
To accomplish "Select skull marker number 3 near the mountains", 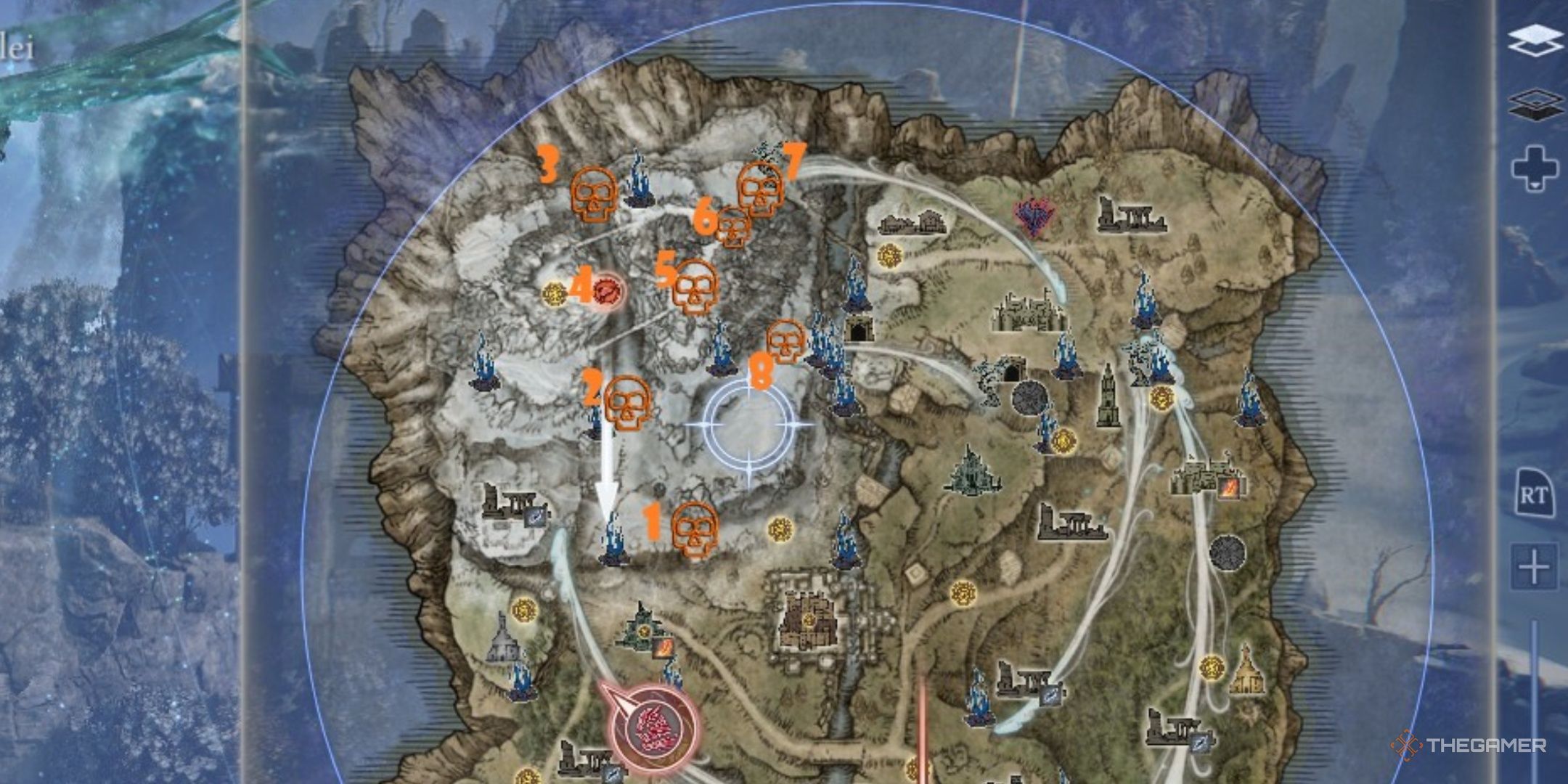I will pyautogui.click(x=594, y=195).
